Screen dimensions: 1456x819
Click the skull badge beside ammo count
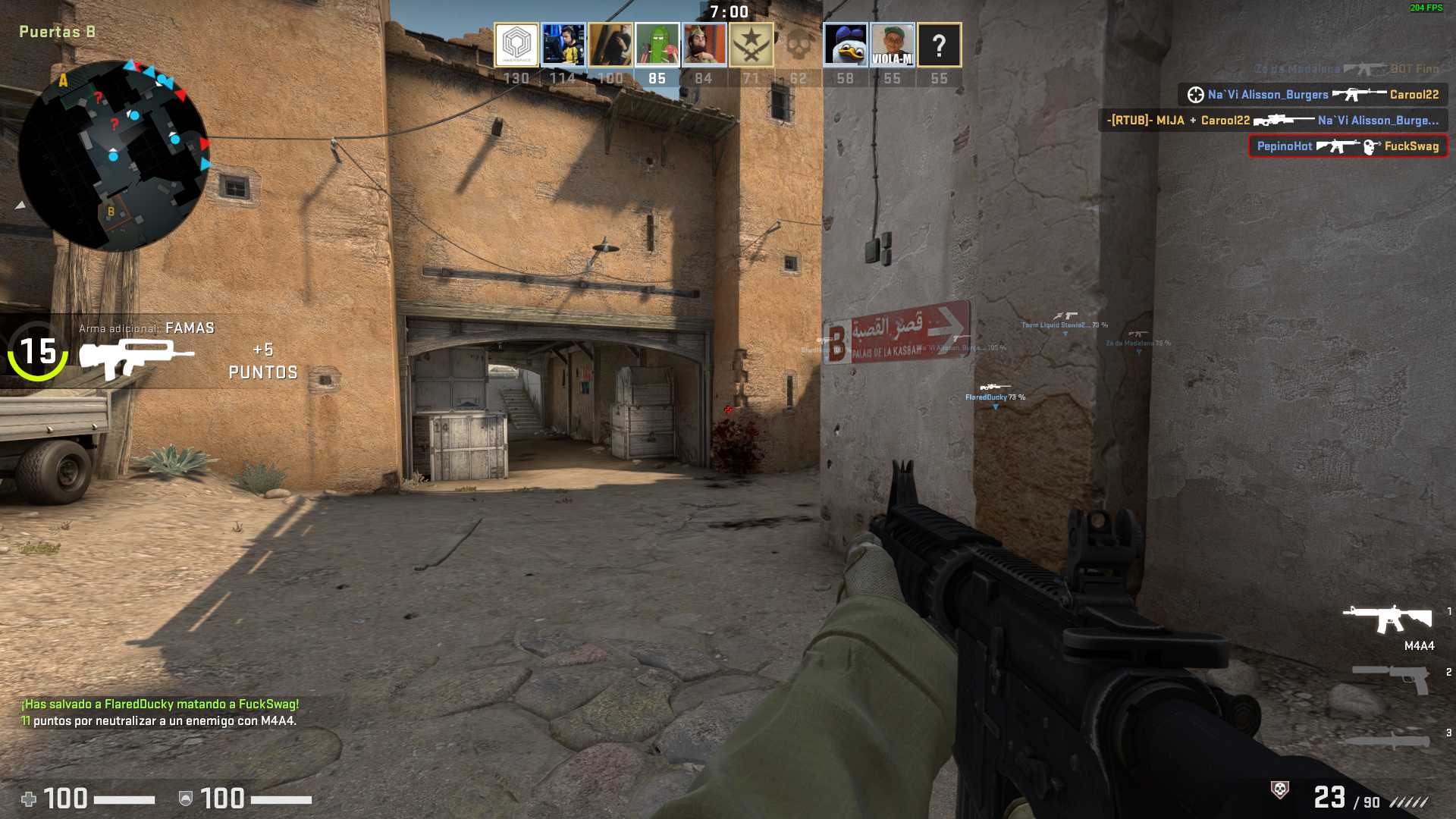(1280, 790)
